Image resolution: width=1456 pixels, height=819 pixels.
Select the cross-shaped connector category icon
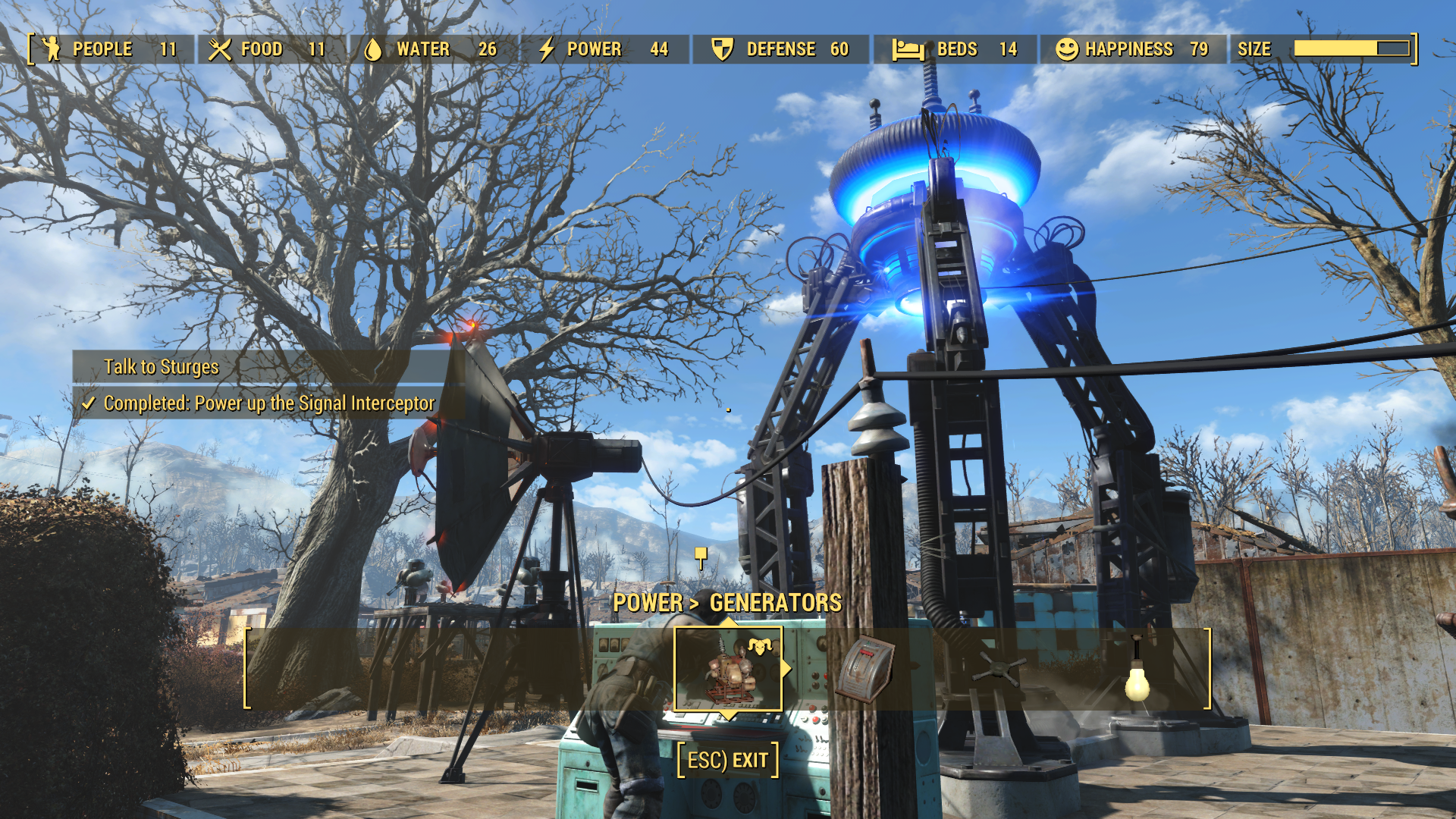(999, 670)
